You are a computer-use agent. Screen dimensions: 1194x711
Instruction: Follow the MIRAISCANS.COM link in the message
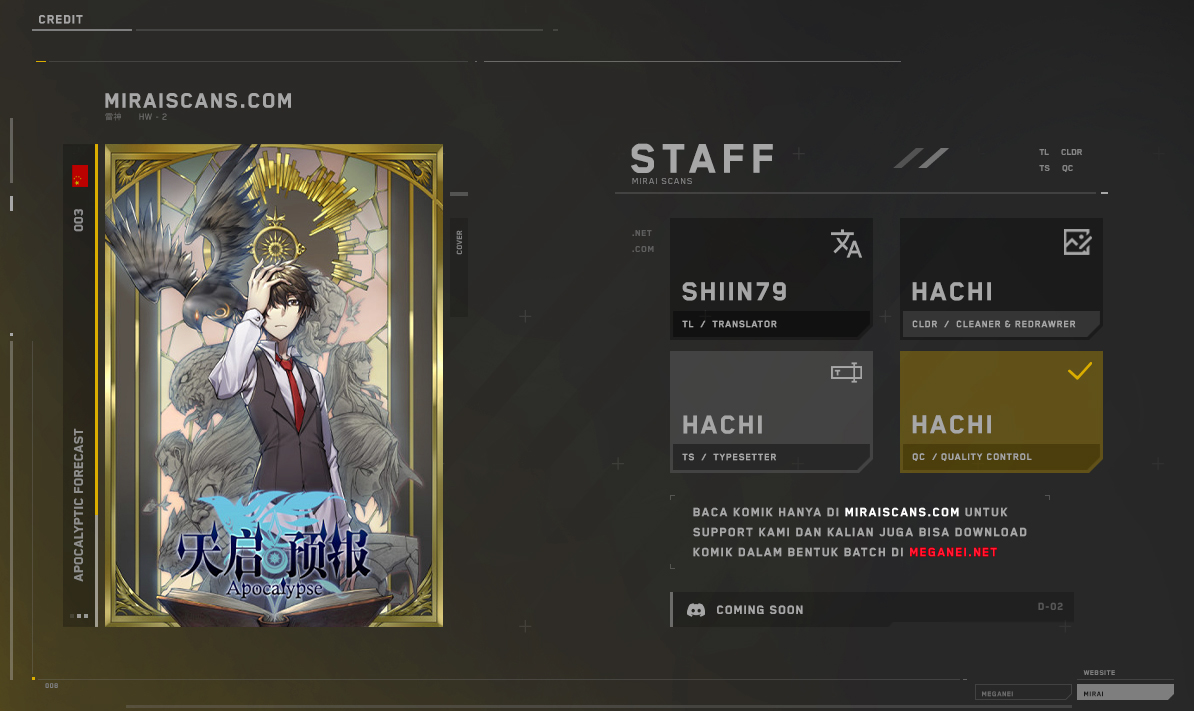(x=902, y=512)
